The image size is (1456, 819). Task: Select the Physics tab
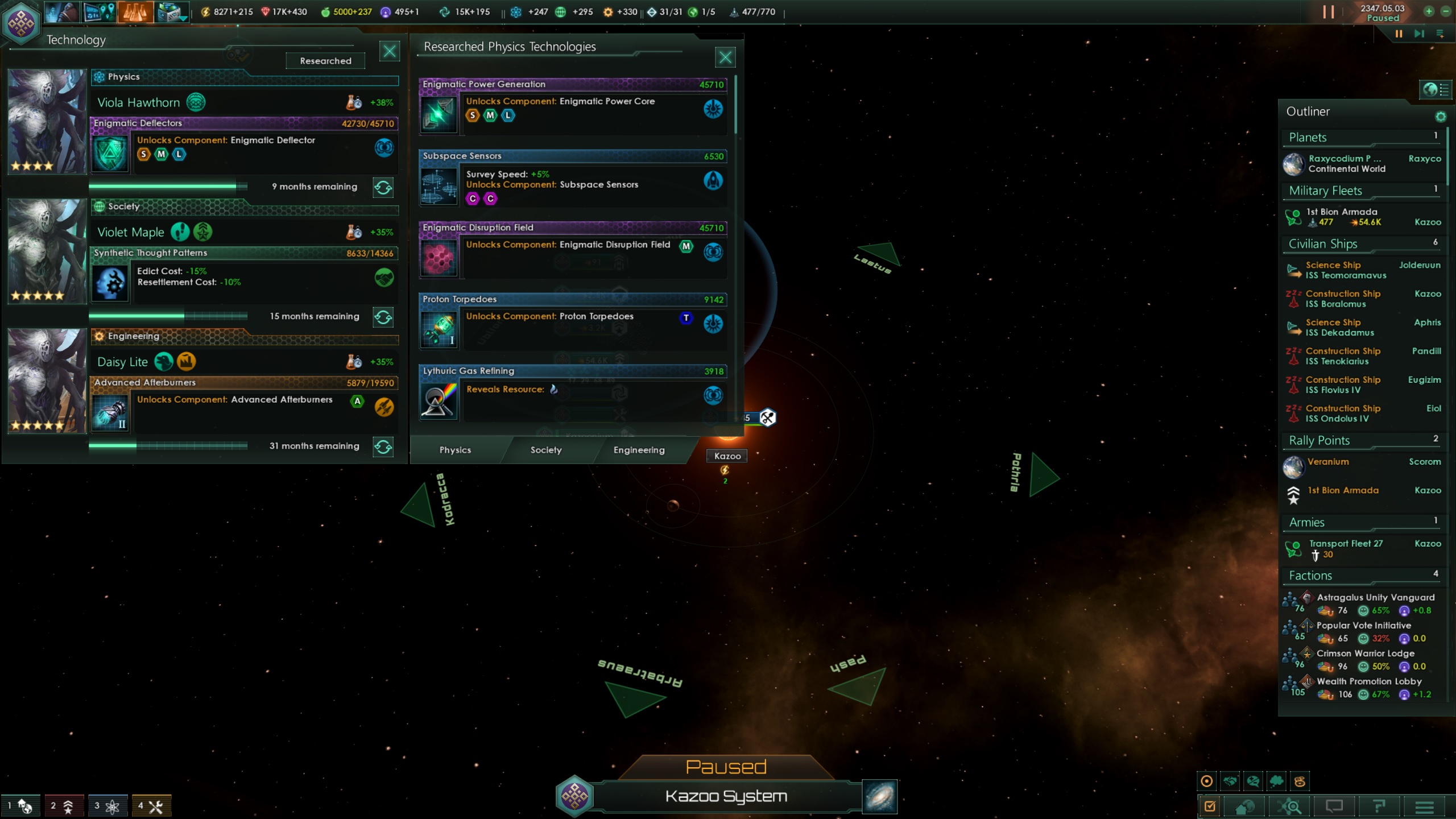pyautogui.click(x=455, y=450)
